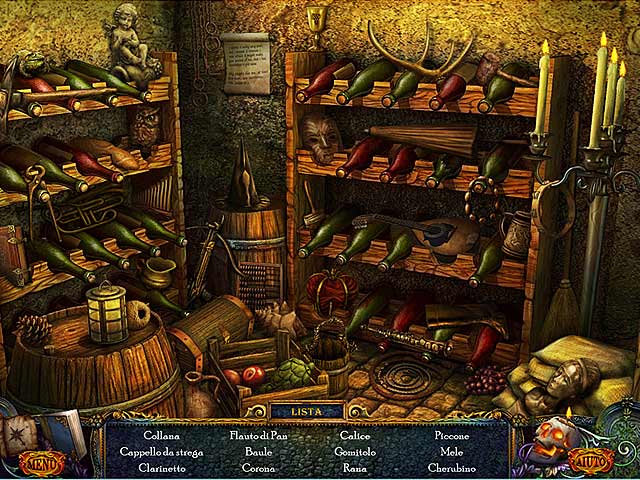Open the Menu button
640x480 pixels.
41,462
